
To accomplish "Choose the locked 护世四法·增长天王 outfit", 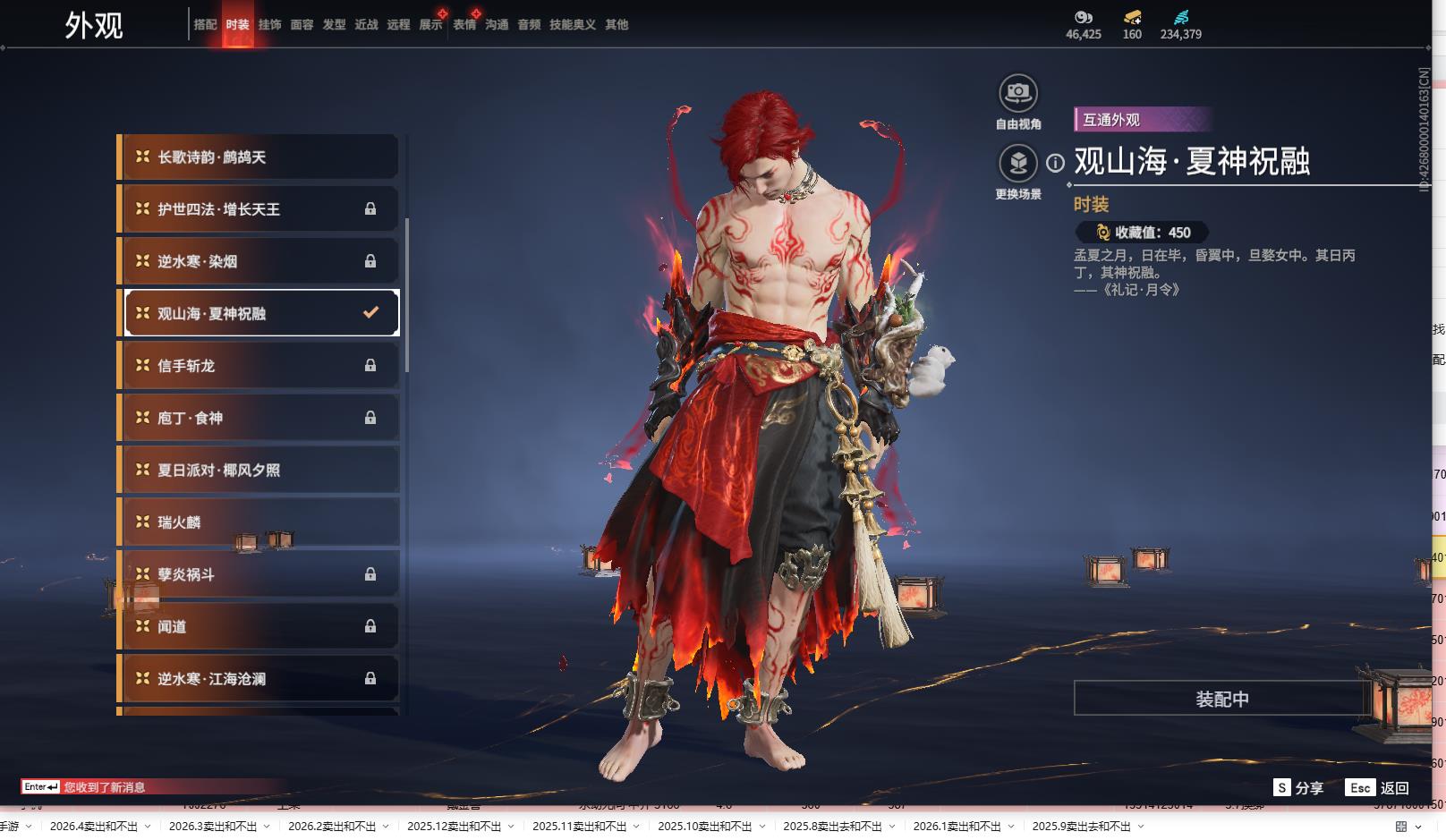I will pos(259,209).
